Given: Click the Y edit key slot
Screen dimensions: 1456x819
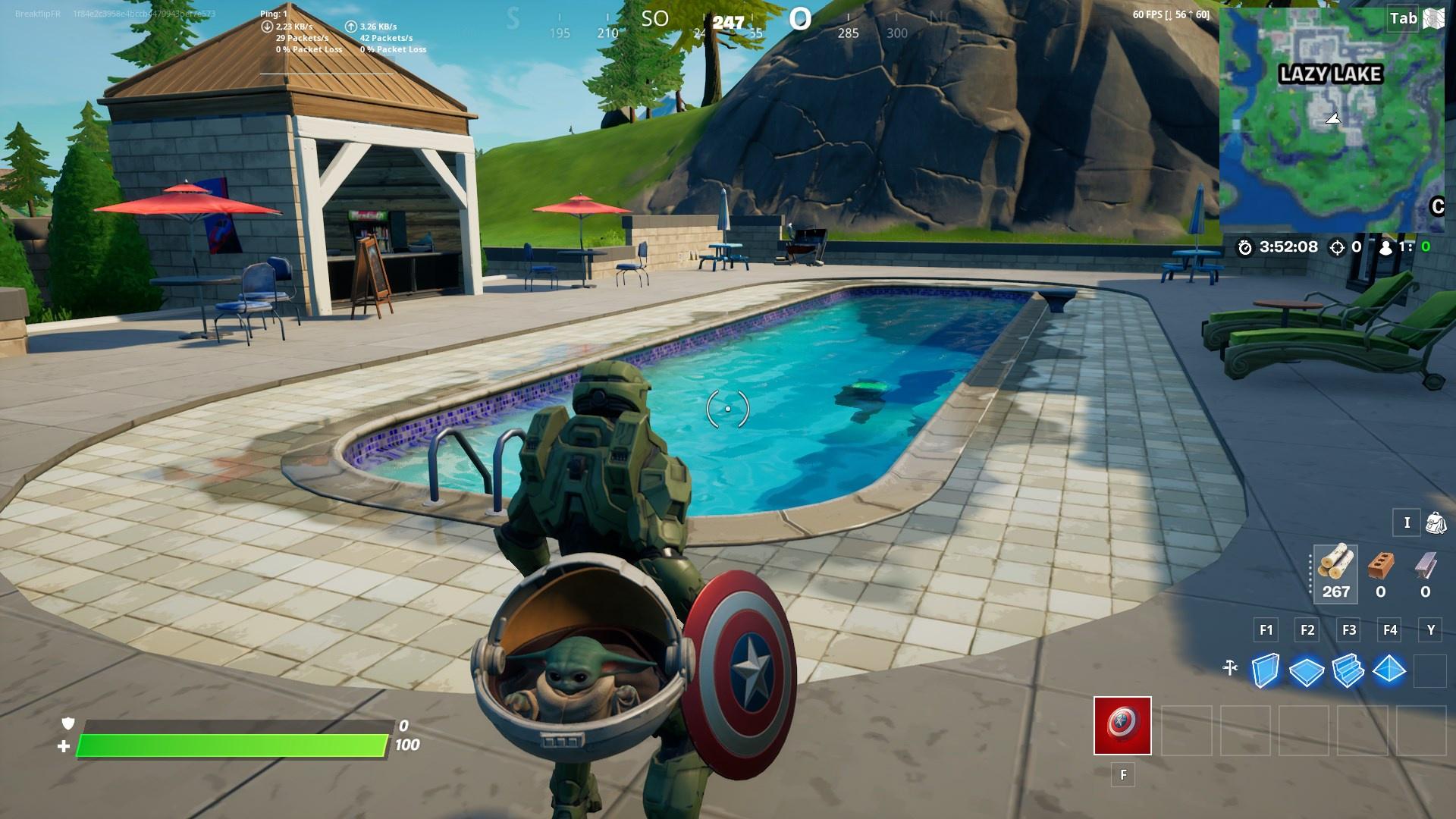Looking at the screenshot, I should (x=1429, y=630).
